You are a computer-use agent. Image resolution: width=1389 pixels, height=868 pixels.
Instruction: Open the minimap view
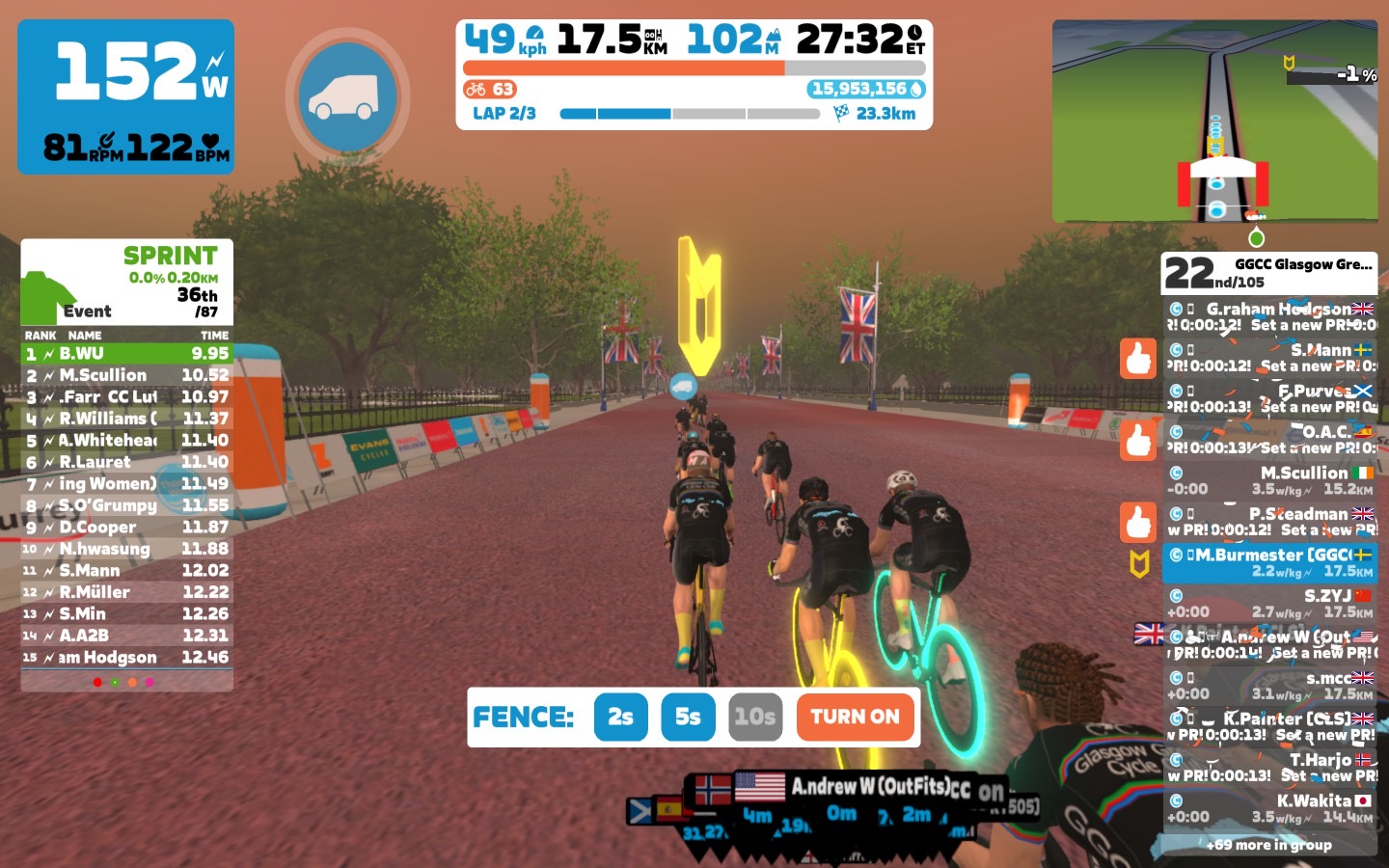[x=1214, y=121]
